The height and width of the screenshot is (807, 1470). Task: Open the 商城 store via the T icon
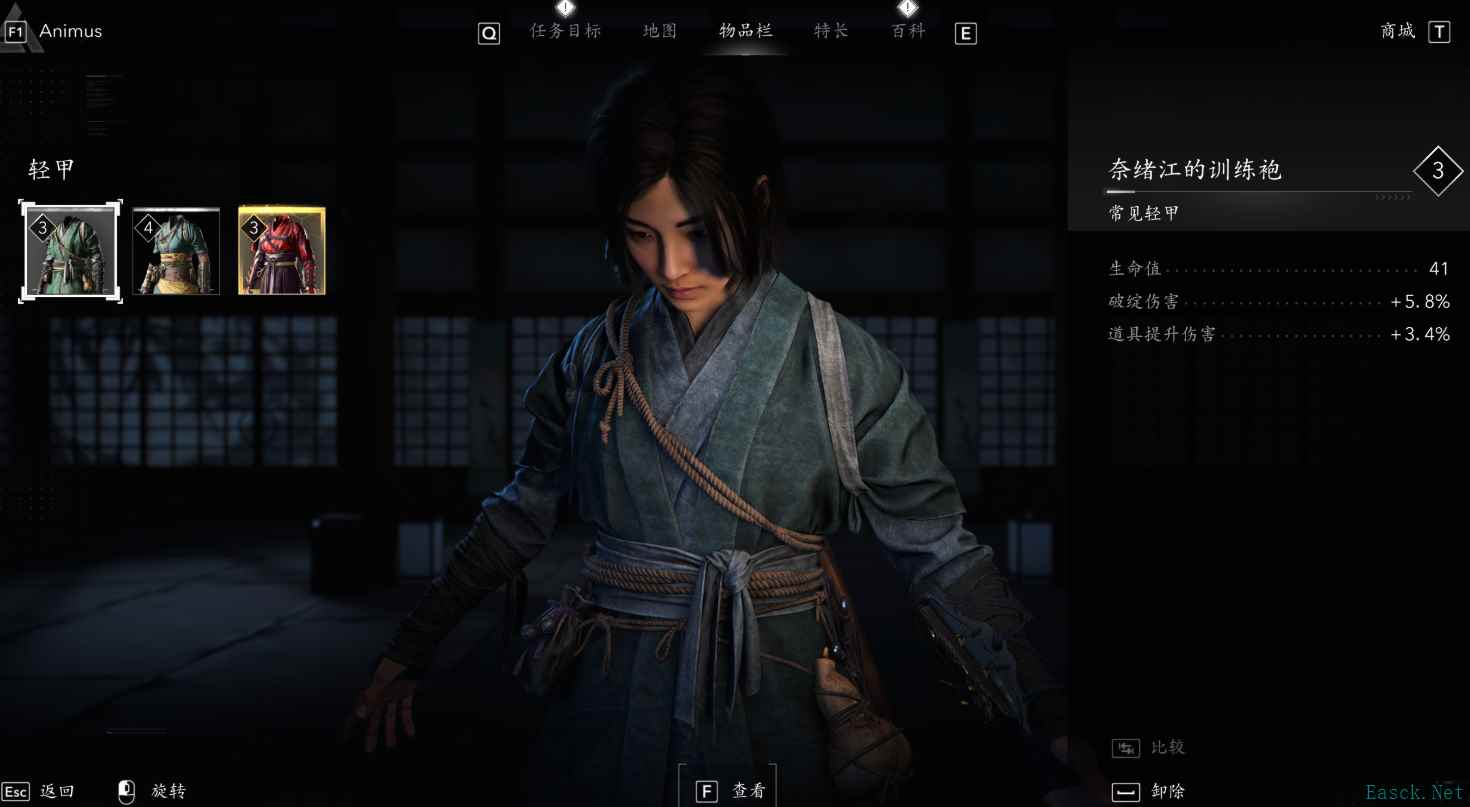1440,31
